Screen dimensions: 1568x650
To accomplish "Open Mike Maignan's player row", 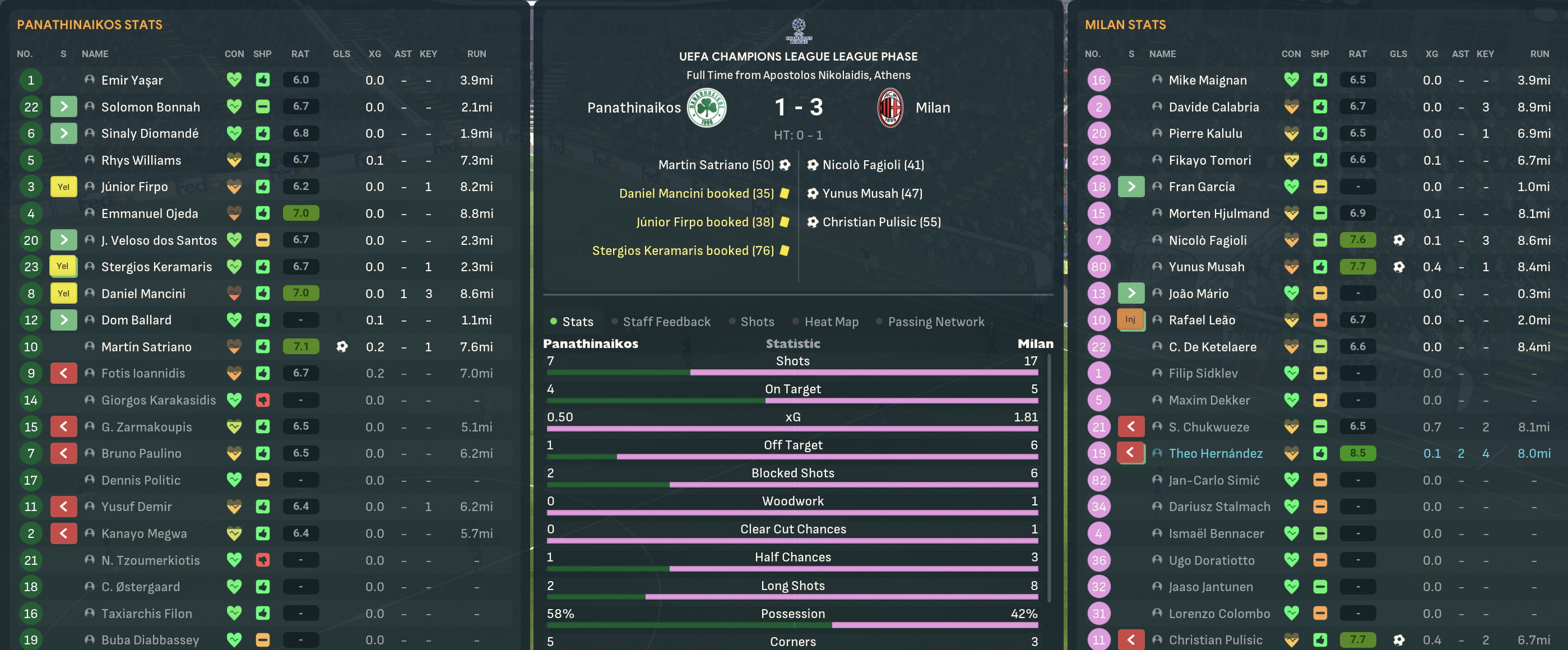I will 1207,80.
